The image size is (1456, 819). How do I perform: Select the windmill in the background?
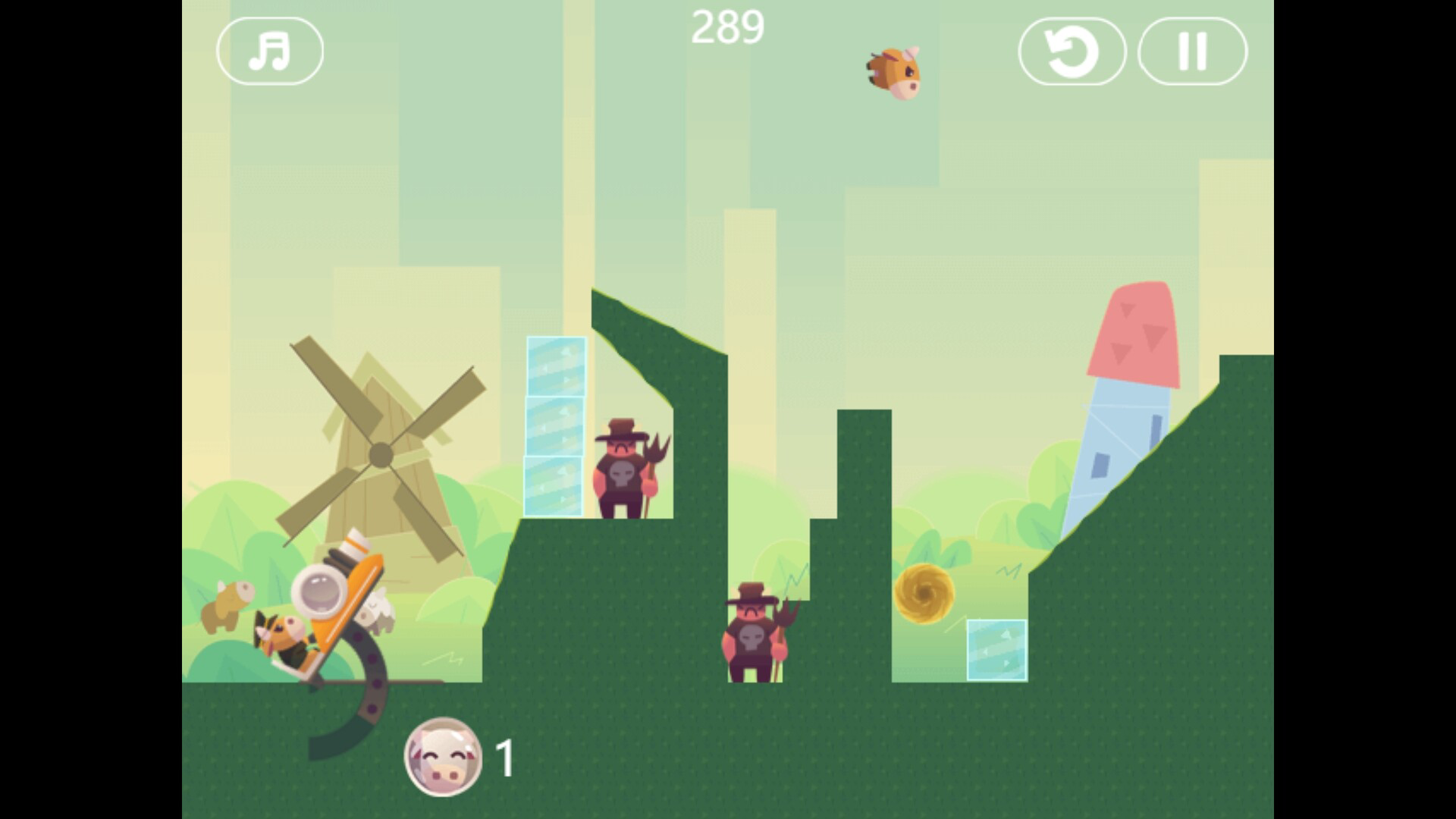tap(379, 455)
